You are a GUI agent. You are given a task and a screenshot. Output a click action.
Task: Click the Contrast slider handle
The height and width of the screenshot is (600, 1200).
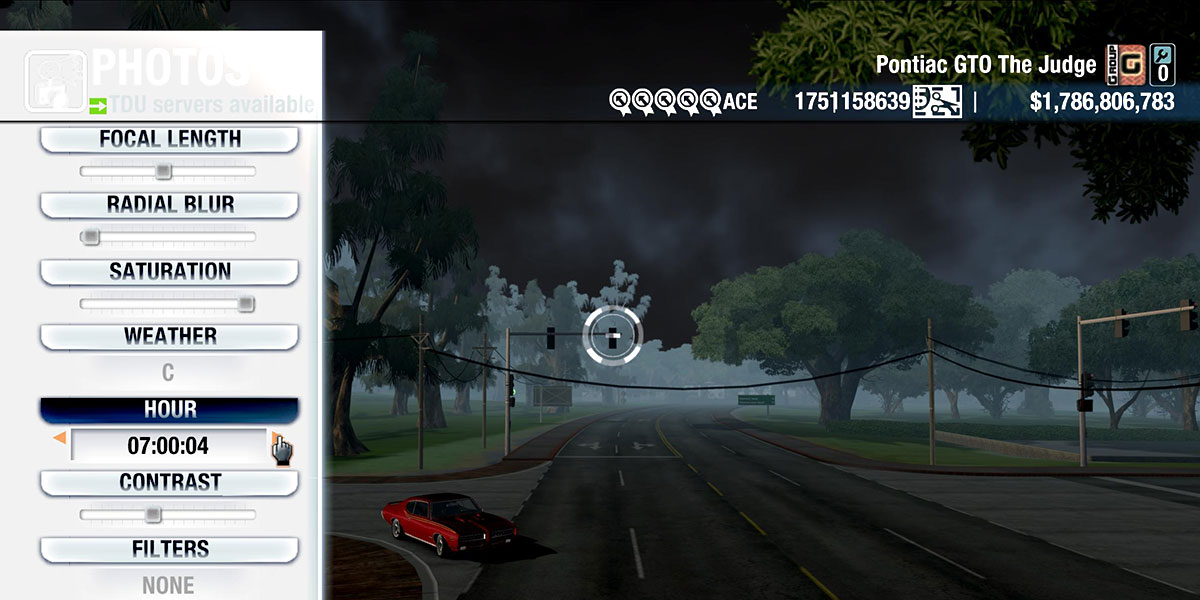point(152,515)
